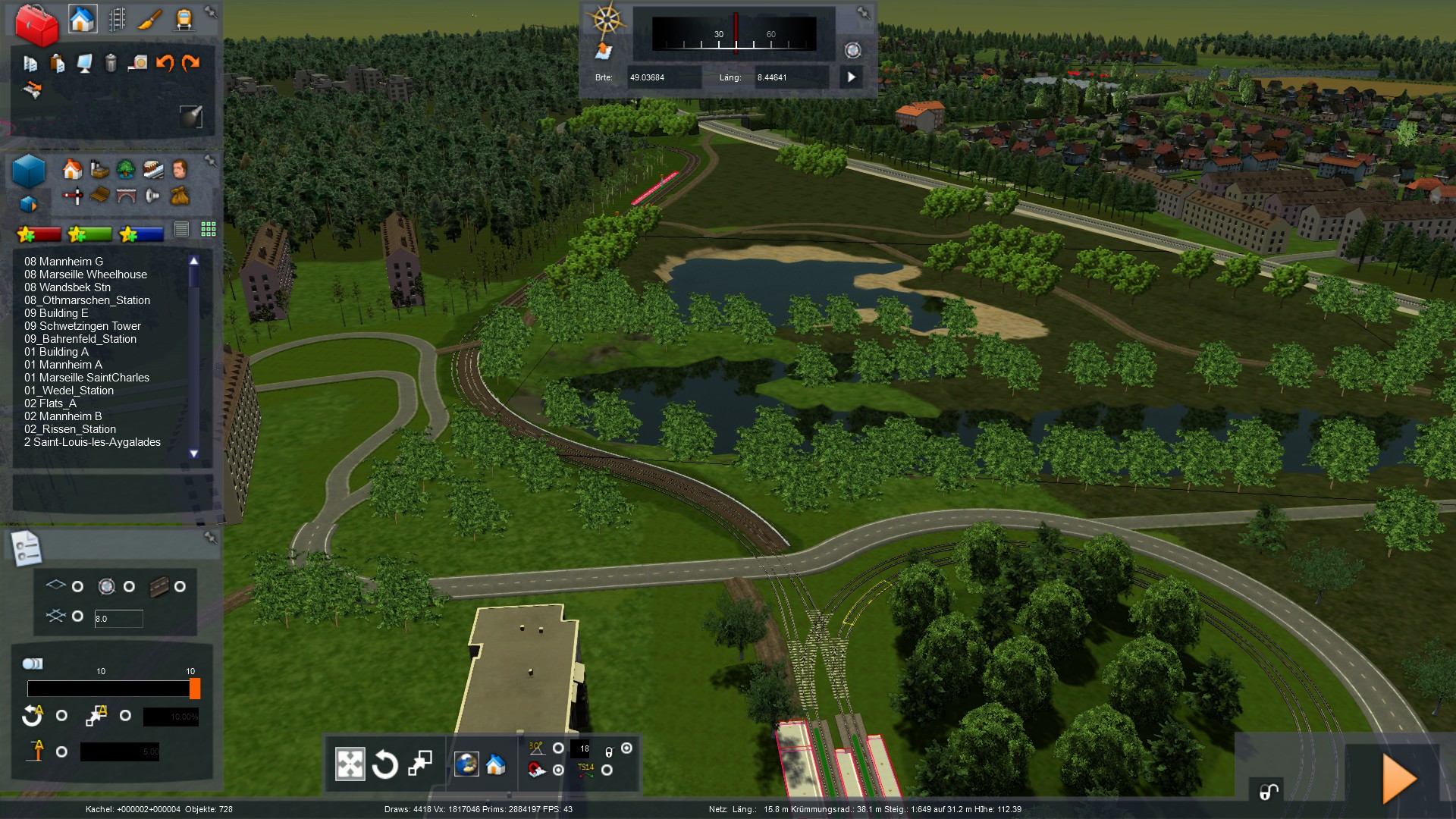
Task: Click the red star filter button
Action: (39, 234)
